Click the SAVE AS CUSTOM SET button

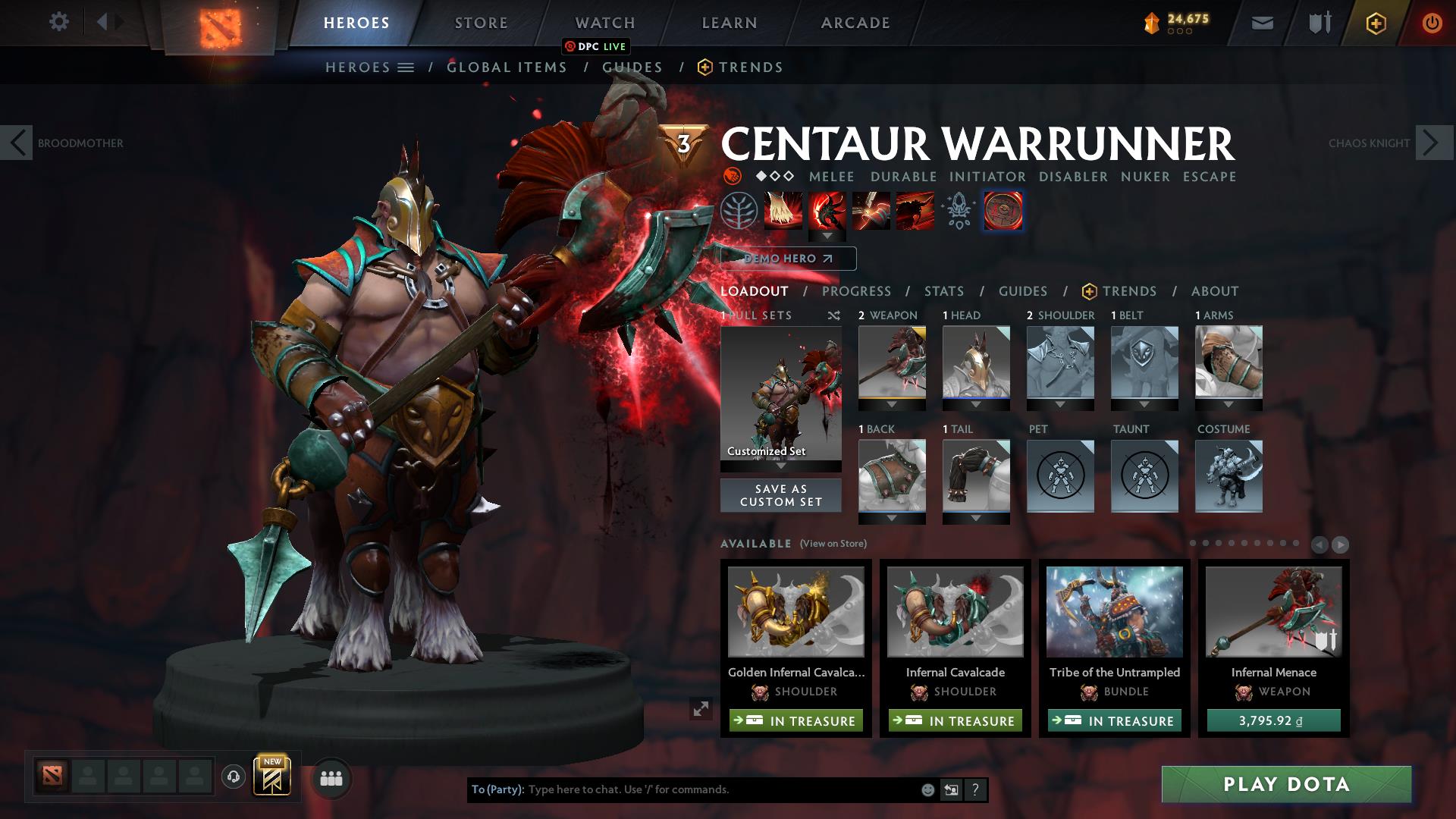(780, 495)
